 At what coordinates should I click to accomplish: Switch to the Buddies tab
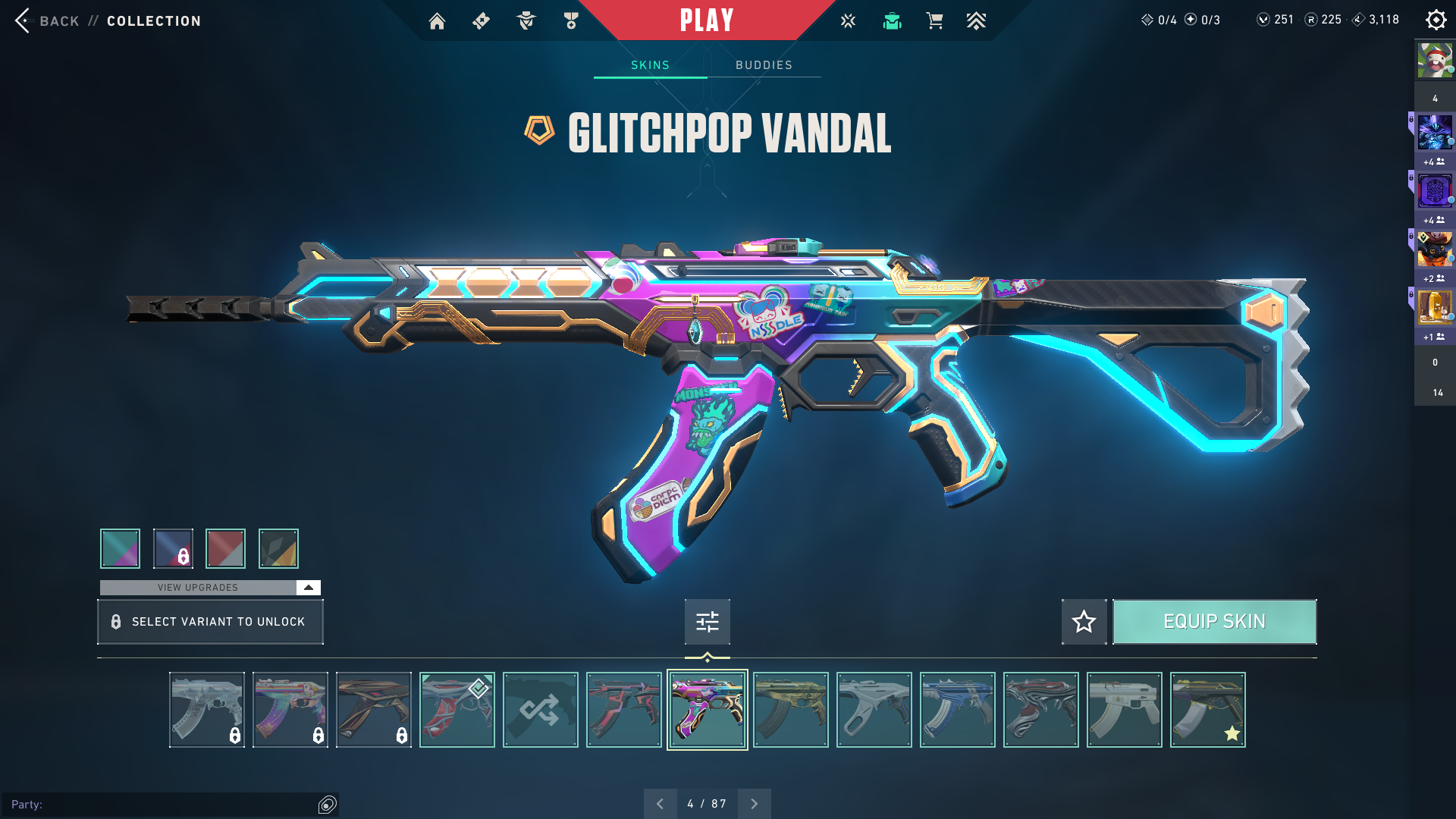[x=764, y=65]
